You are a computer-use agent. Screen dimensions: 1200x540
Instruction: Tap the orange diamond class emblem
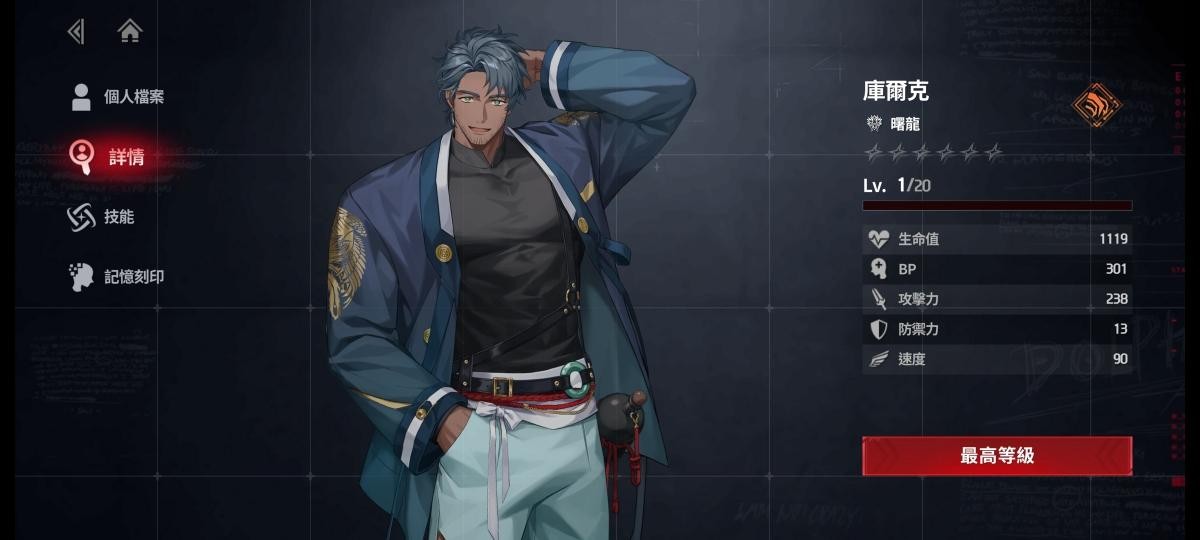pos(1097,104)
